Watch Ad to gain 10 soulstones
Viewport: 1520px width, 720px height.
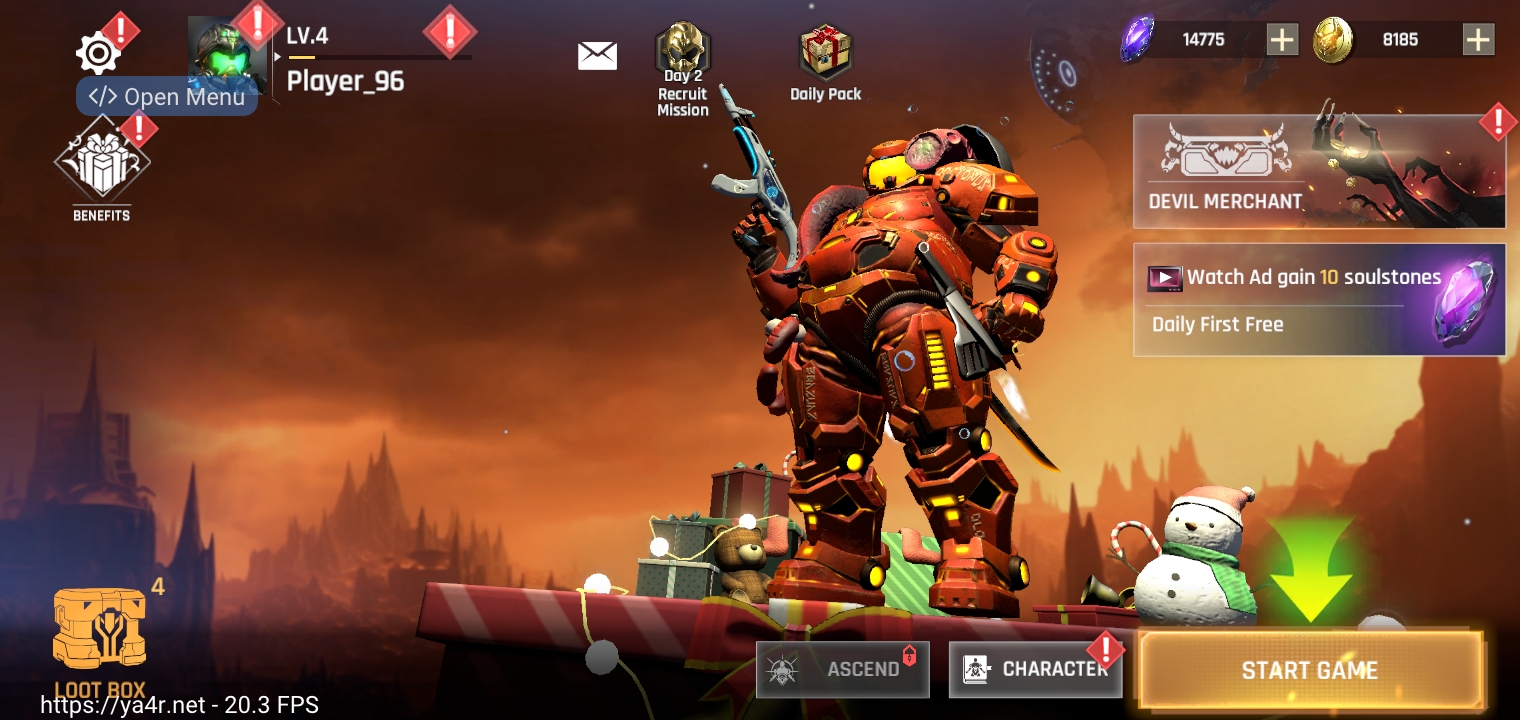pyautogui.click(x=1318, y=299)
